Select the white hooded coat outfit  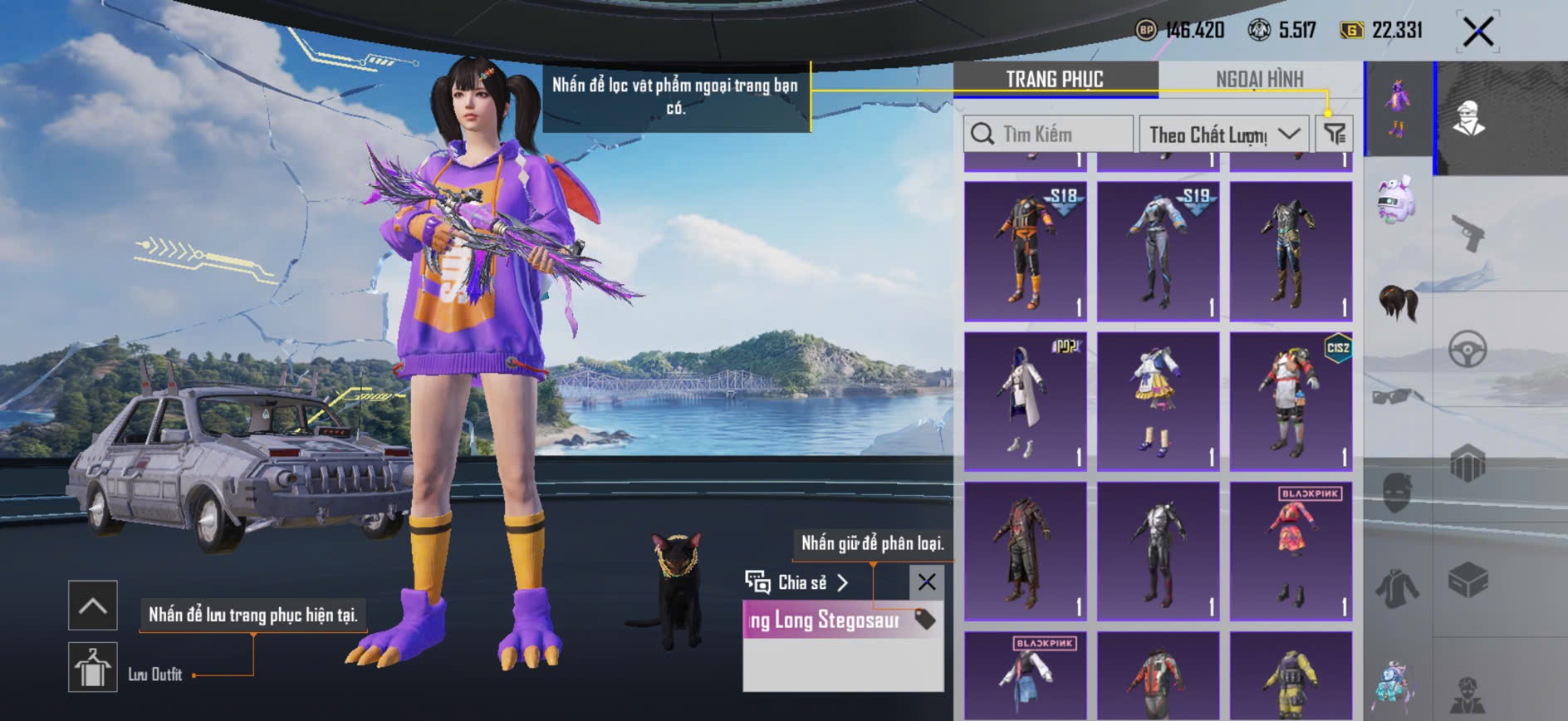tap(1026, 400)
